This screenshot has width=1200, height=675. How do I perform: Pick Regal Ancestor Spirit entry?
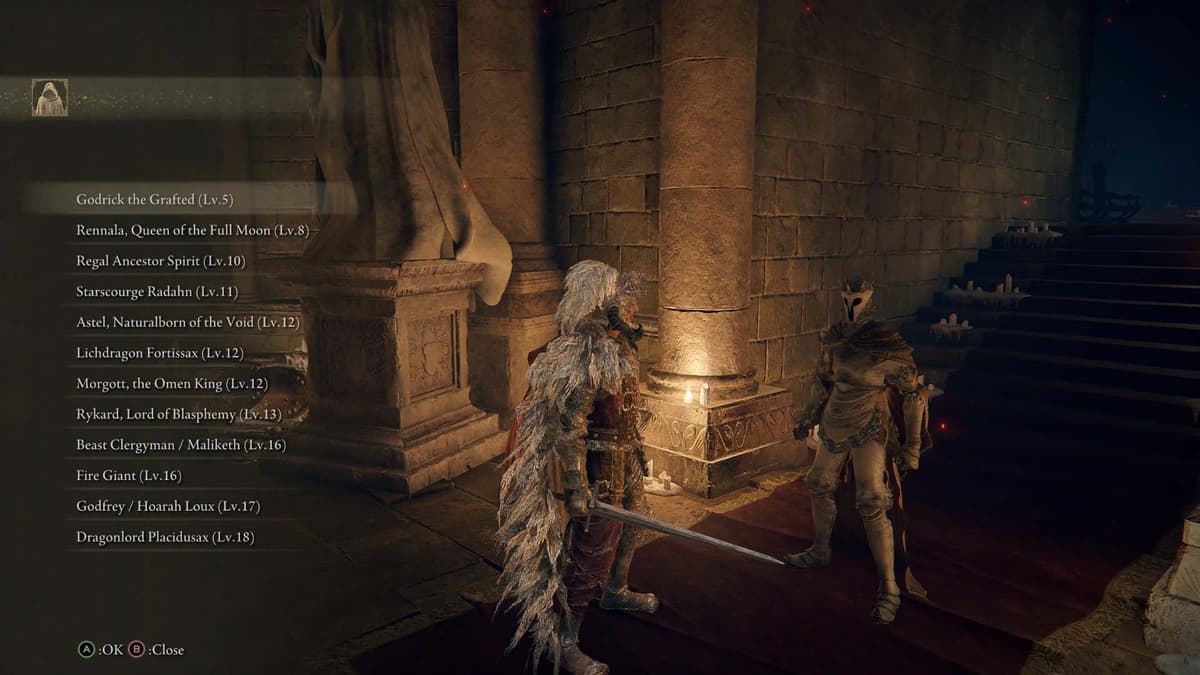(x=160, y=261)
